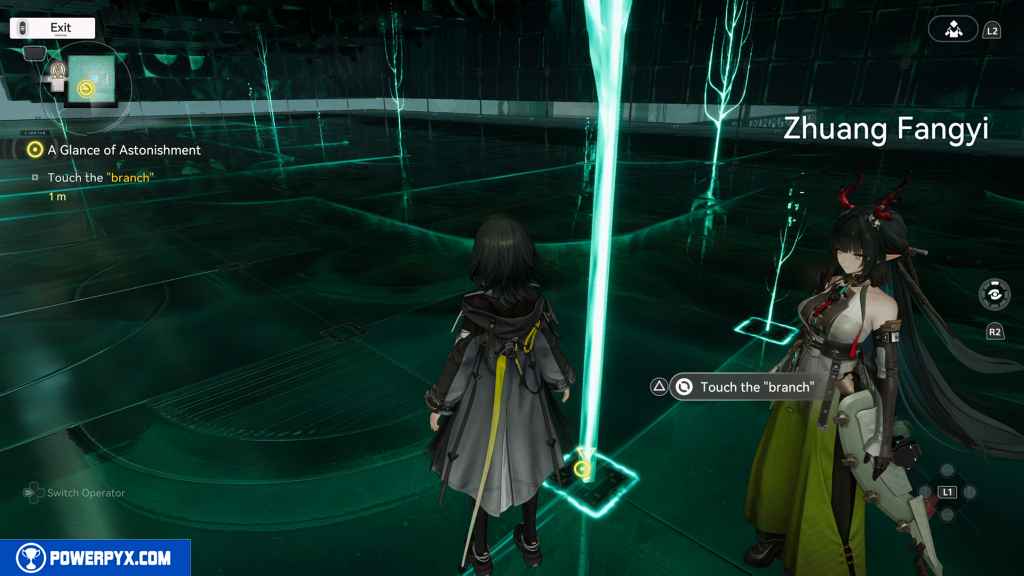Open the A Glance of Astonishment quest tracker
Screen dimensions: 1024x576
coord(123,150)
